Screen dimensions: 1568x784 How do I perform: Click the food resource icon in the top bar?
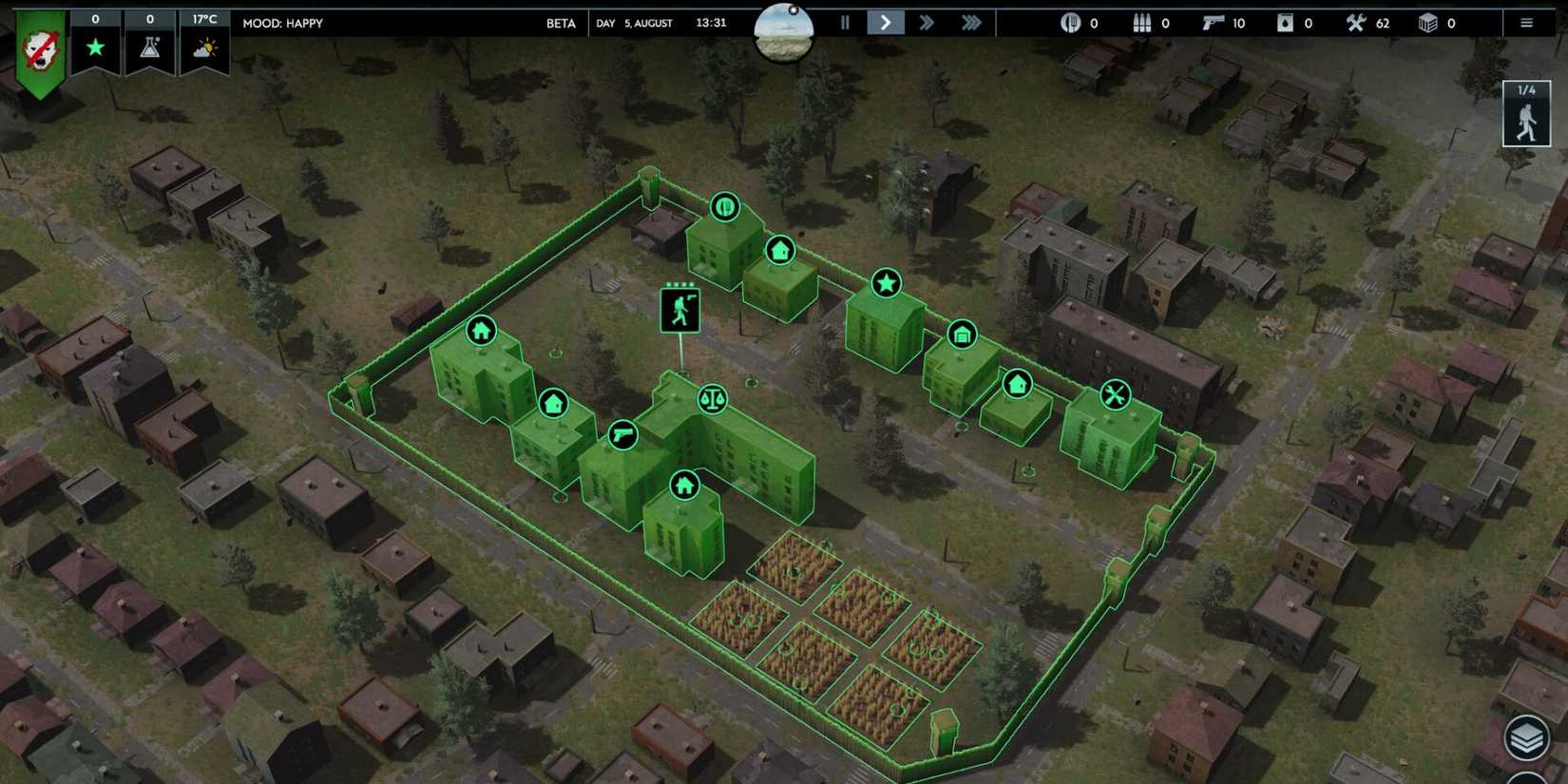click(x=1070, y=23)
